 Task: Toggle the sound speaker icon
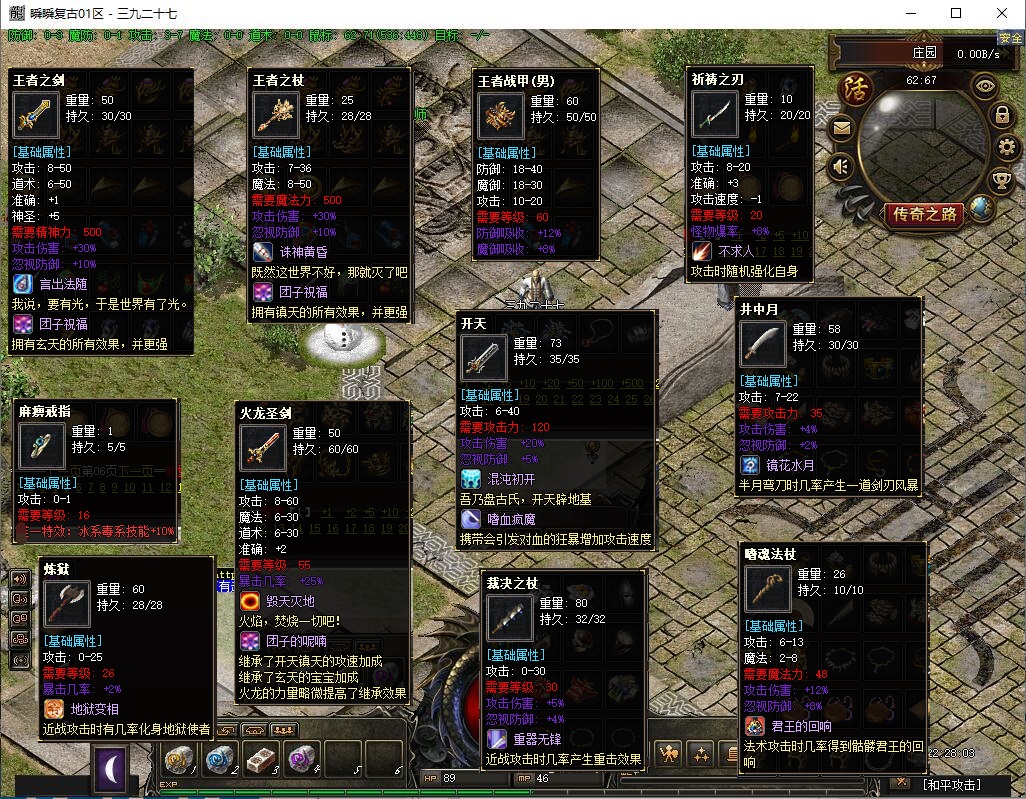841,166
